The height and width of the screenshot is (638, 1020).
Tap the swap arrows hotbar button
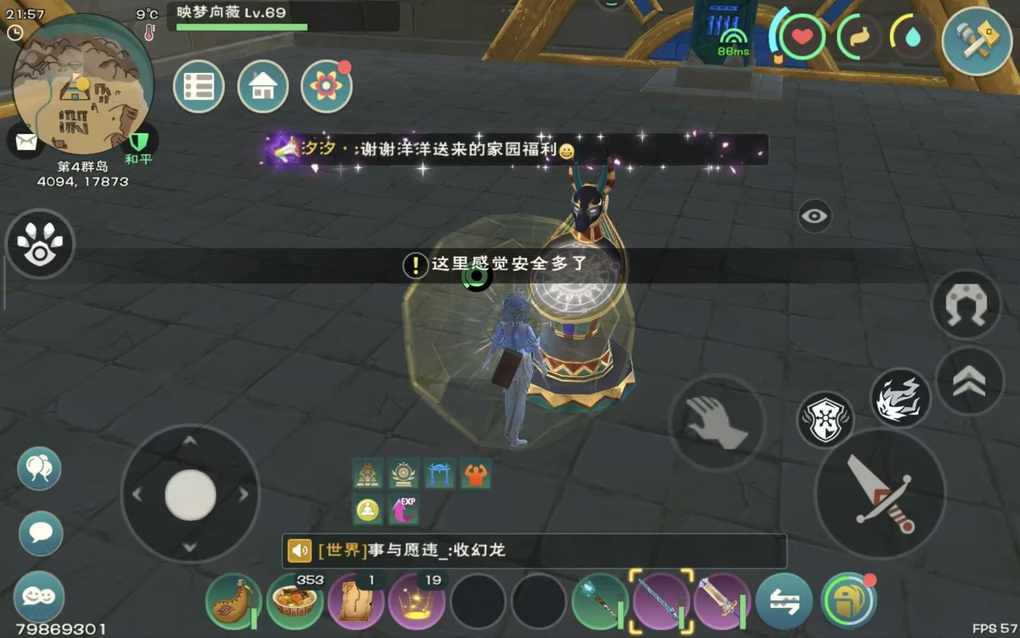(783, 601)
